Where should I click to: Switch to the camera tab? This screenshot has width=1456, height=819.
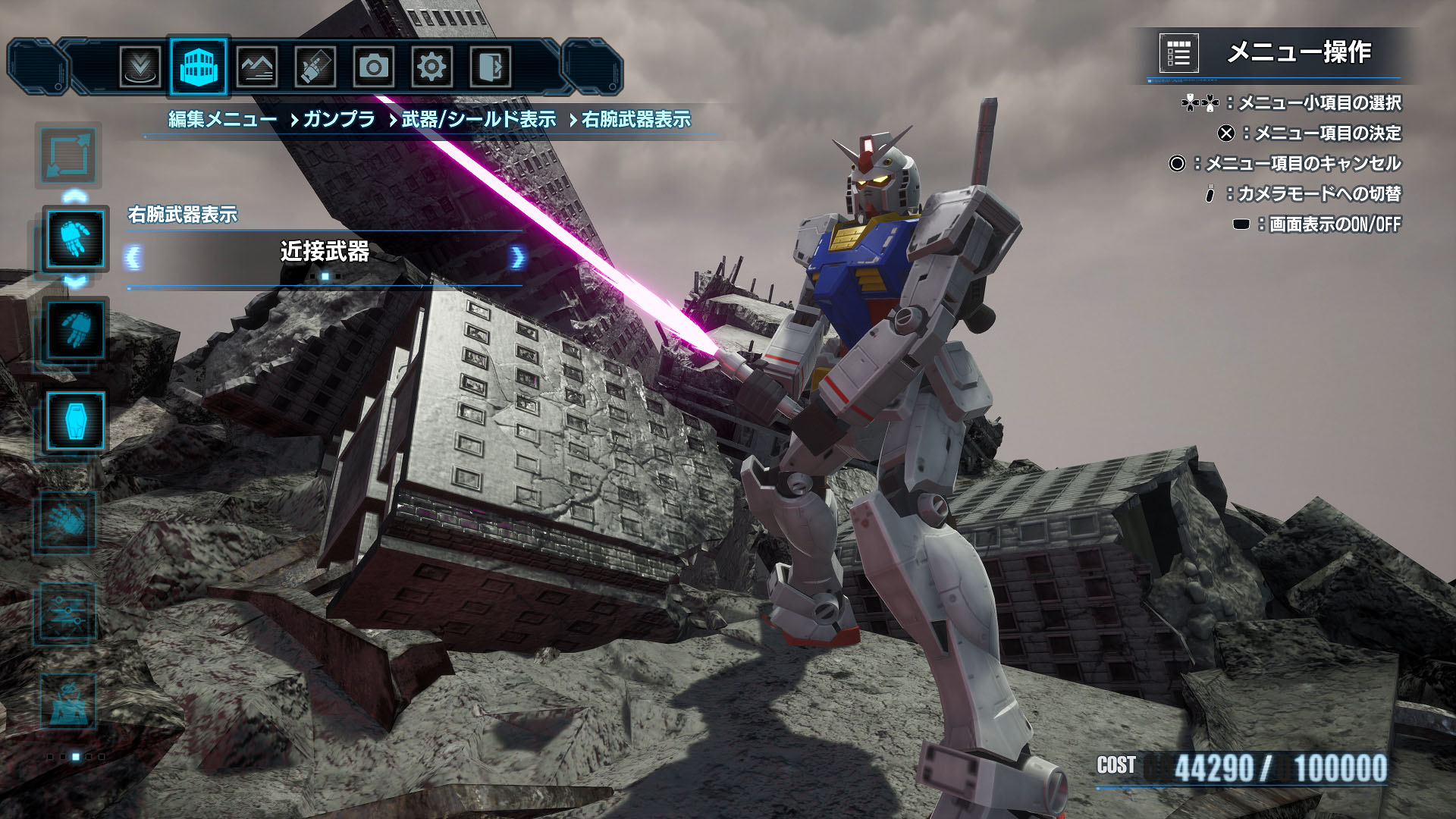click(x=373, y=67)
